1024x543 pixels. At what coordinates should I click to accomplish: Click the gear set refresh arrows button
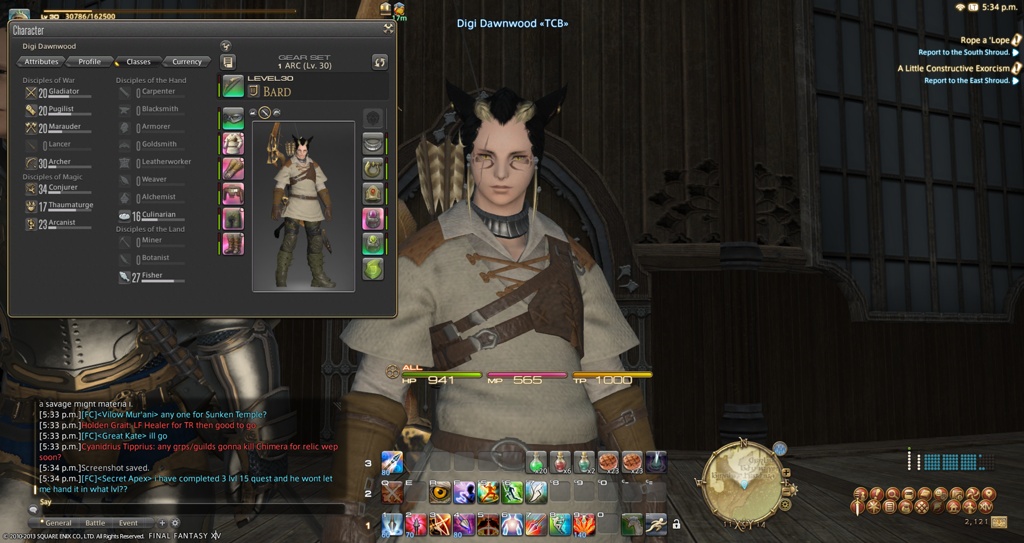coord(379,62)
